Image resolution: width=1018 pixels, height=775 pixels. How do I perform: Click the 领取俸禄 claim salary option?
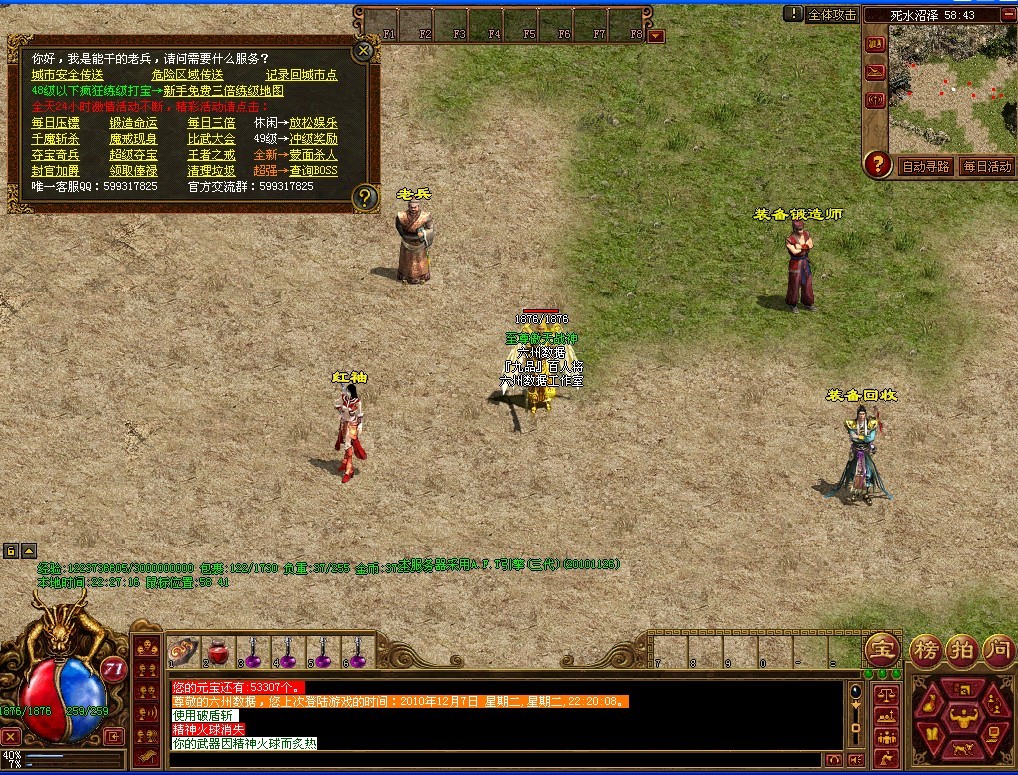[133, 171]
